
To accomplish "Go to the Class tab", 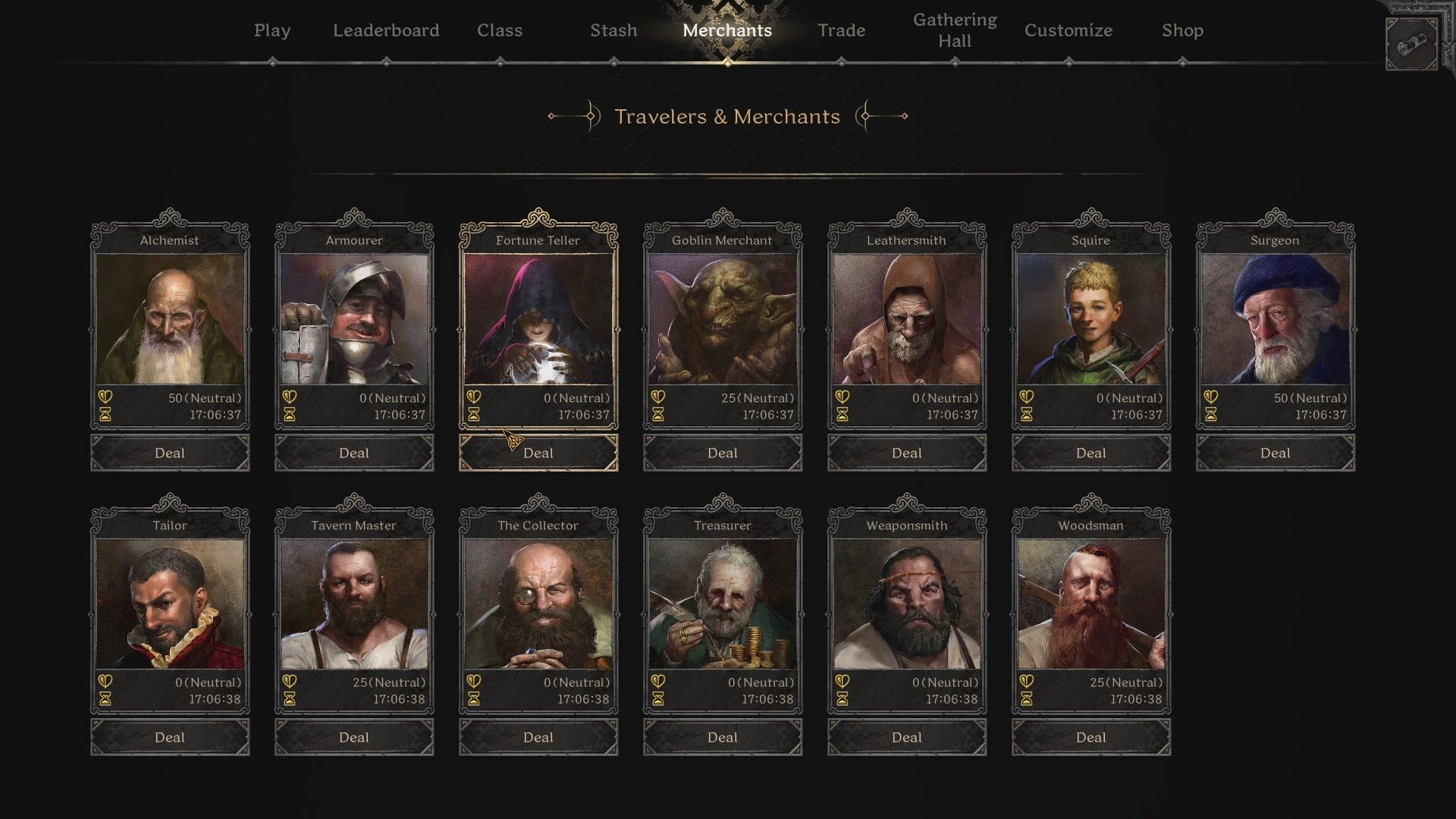I will pos(500,30).
